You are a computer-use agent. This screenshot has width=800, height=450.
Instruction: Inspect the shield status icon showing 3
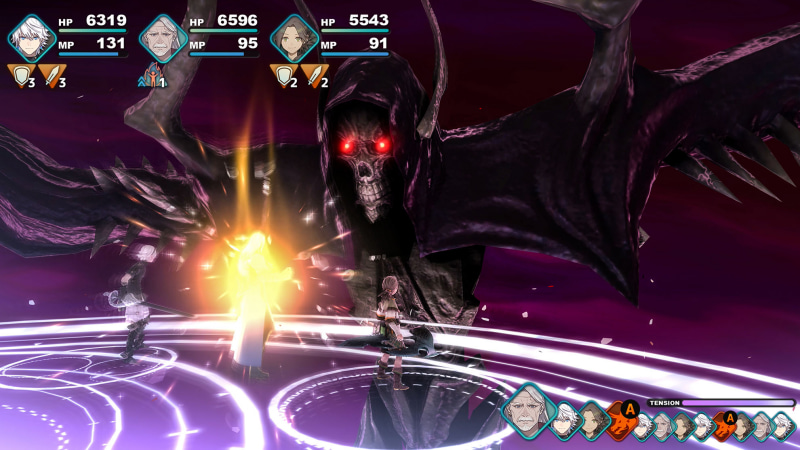tap(20, 75)
